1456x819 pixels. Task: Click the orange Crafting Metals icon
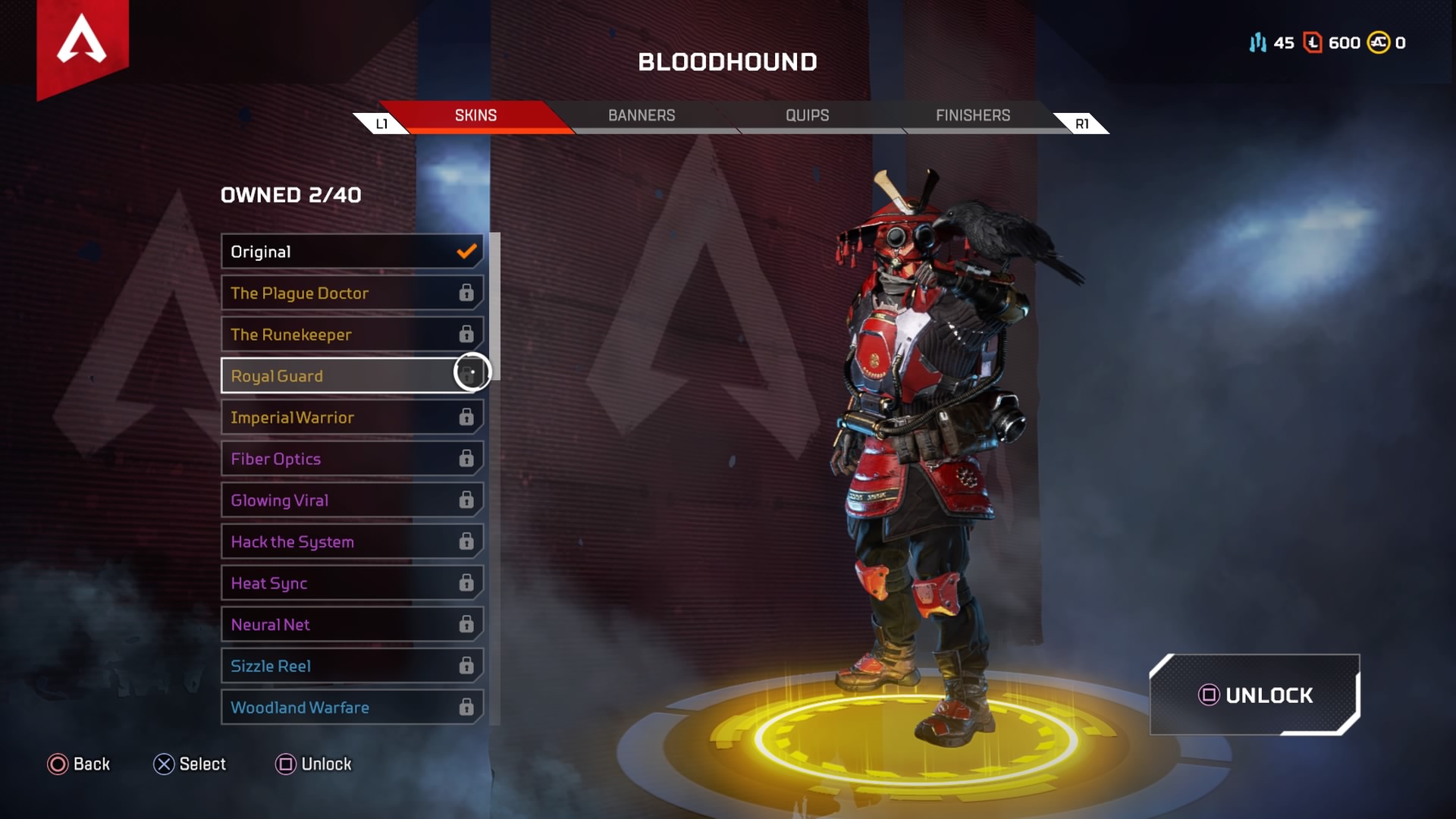click(1312, 43)
